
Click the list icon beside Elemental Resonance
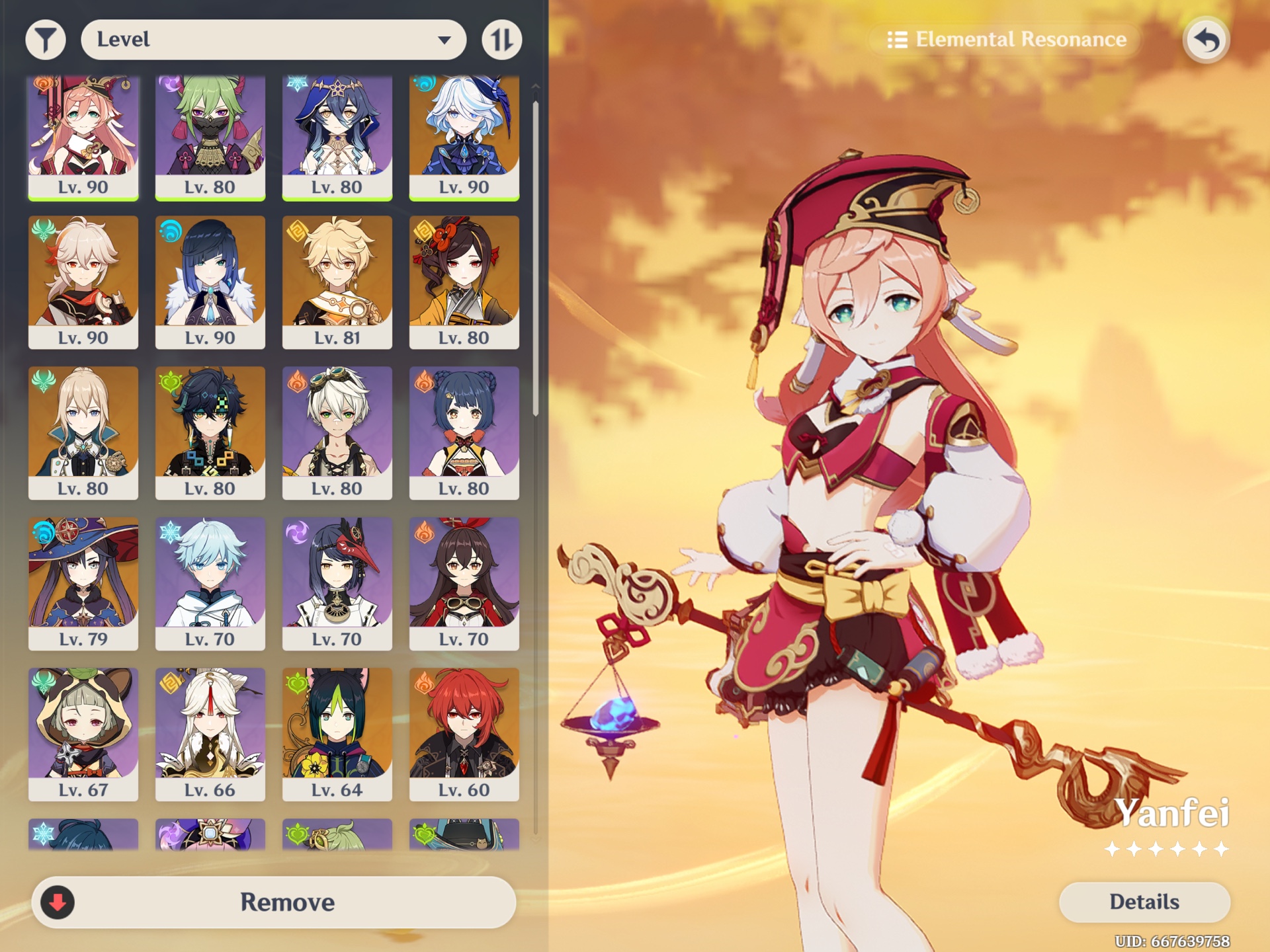tap(899, 40)
